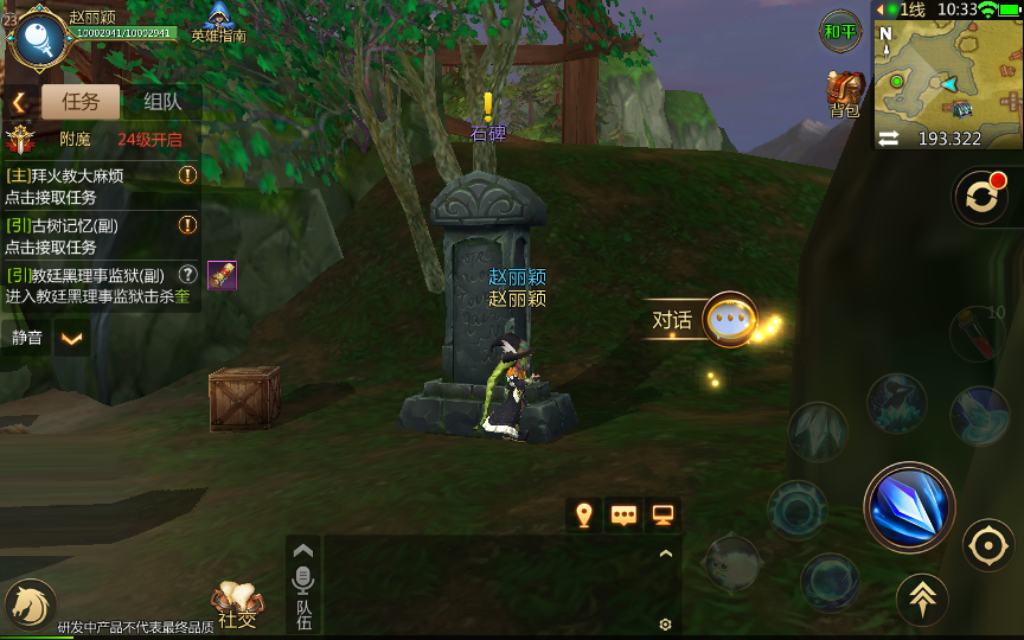Open the 背包 backpack

click(845, 94)
